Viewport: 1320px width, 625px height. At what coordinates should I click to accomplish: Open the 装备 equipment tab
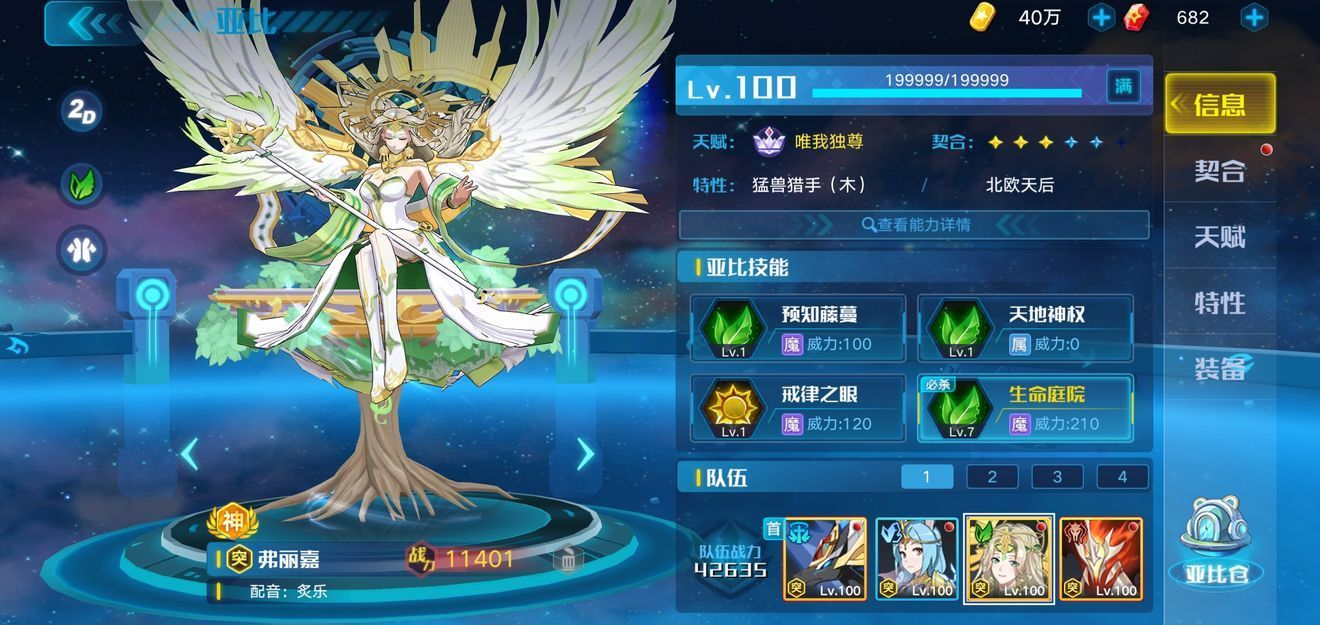[1220, 368]
